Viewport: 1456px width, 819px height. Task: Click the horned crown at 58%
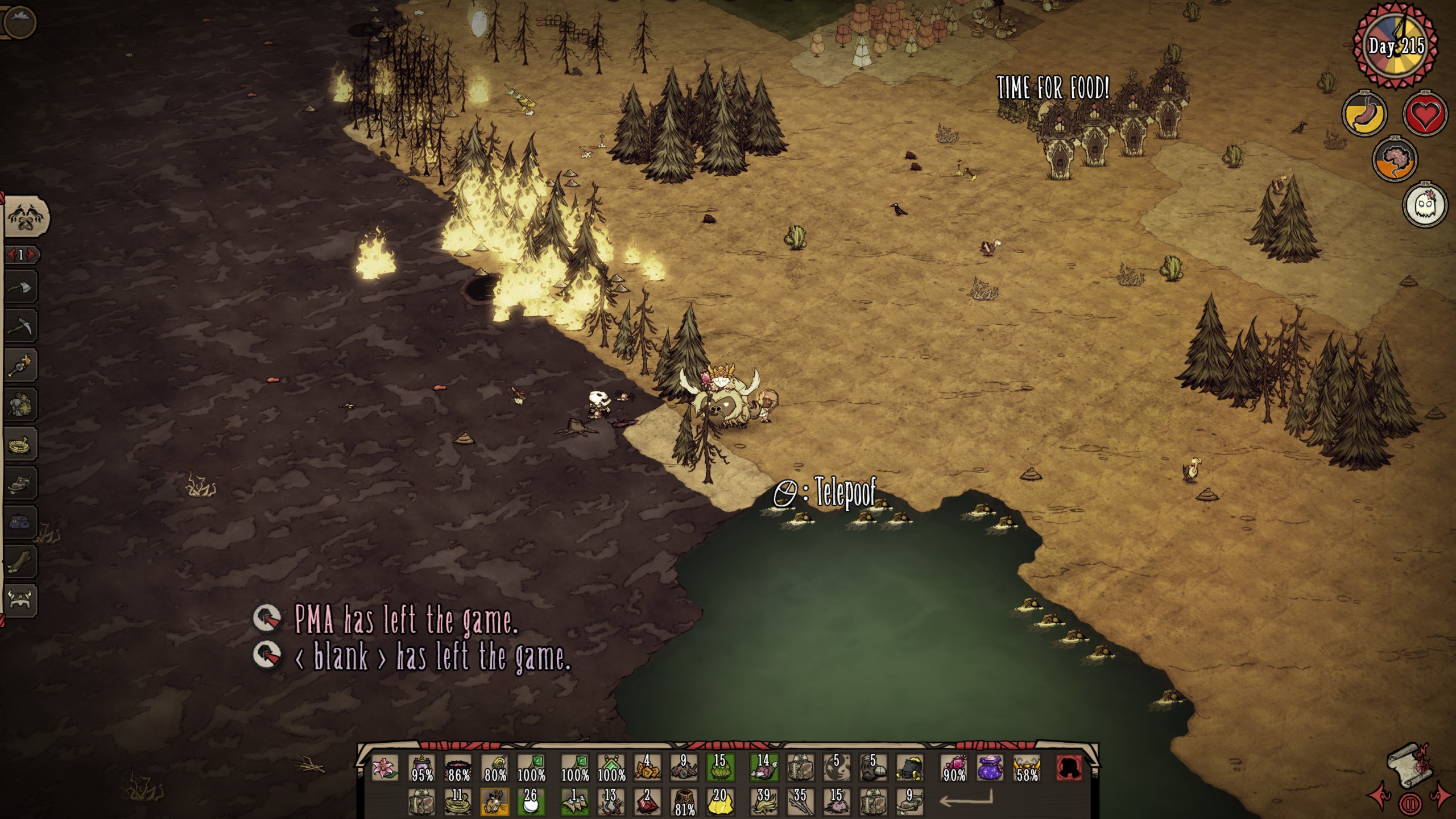(x=1027, y=768)
